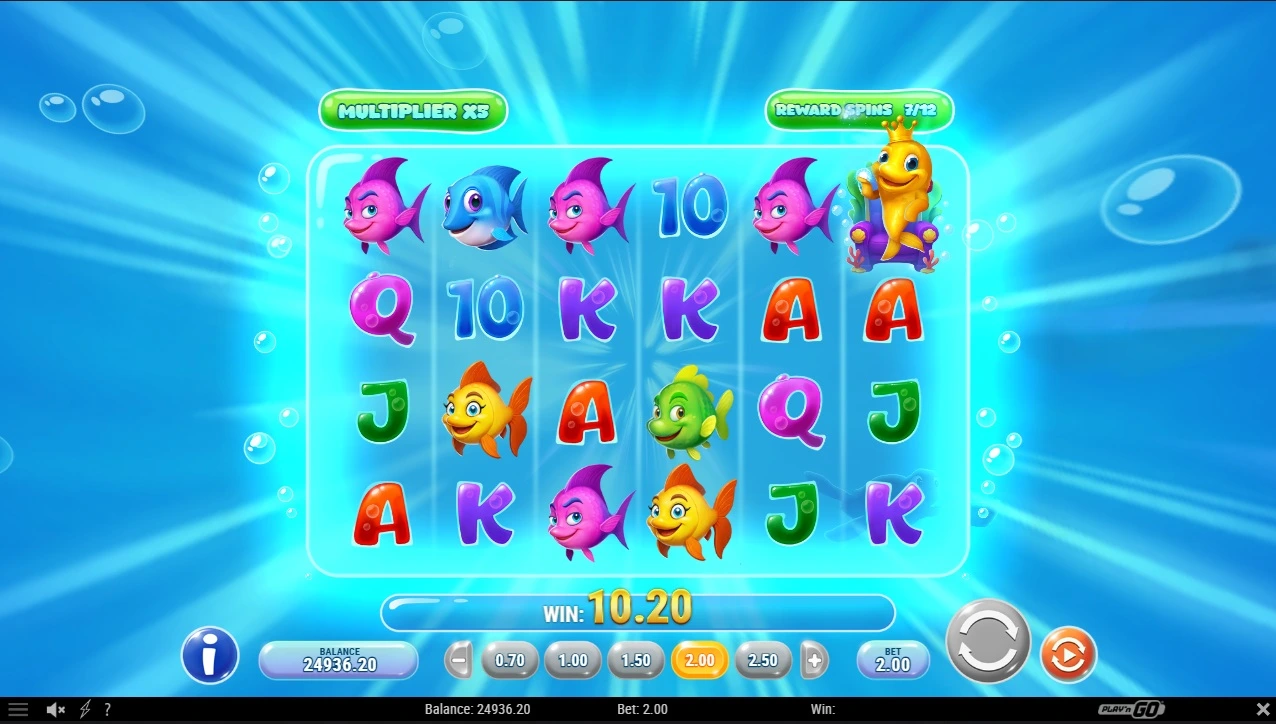Image resolution: width=1276 pixels, height=724 pixels.
Task: Close the game with the X button
Action: coord(1262,710)
